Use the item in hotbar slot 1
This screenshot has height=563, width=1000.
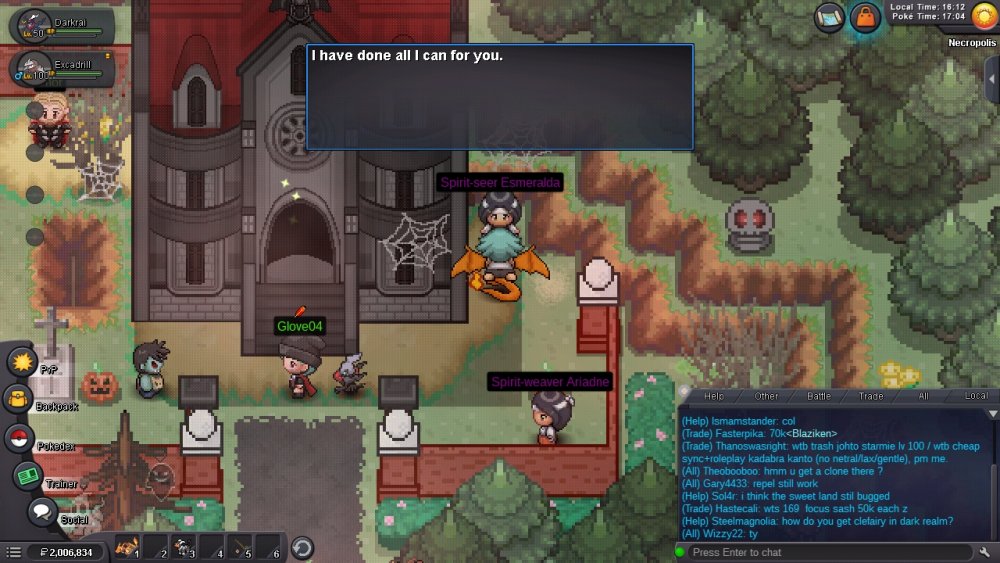click(x=126, y=547)
